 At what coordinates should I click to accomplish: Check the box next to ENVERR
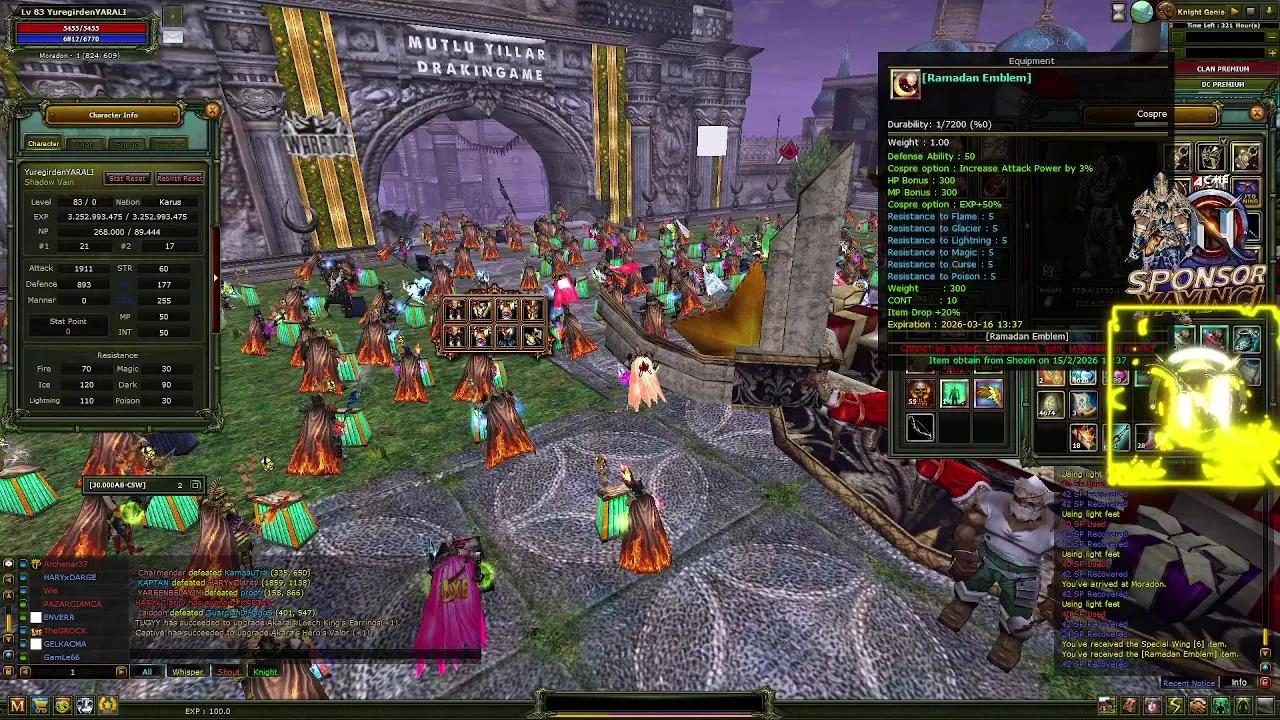[35, 617]
